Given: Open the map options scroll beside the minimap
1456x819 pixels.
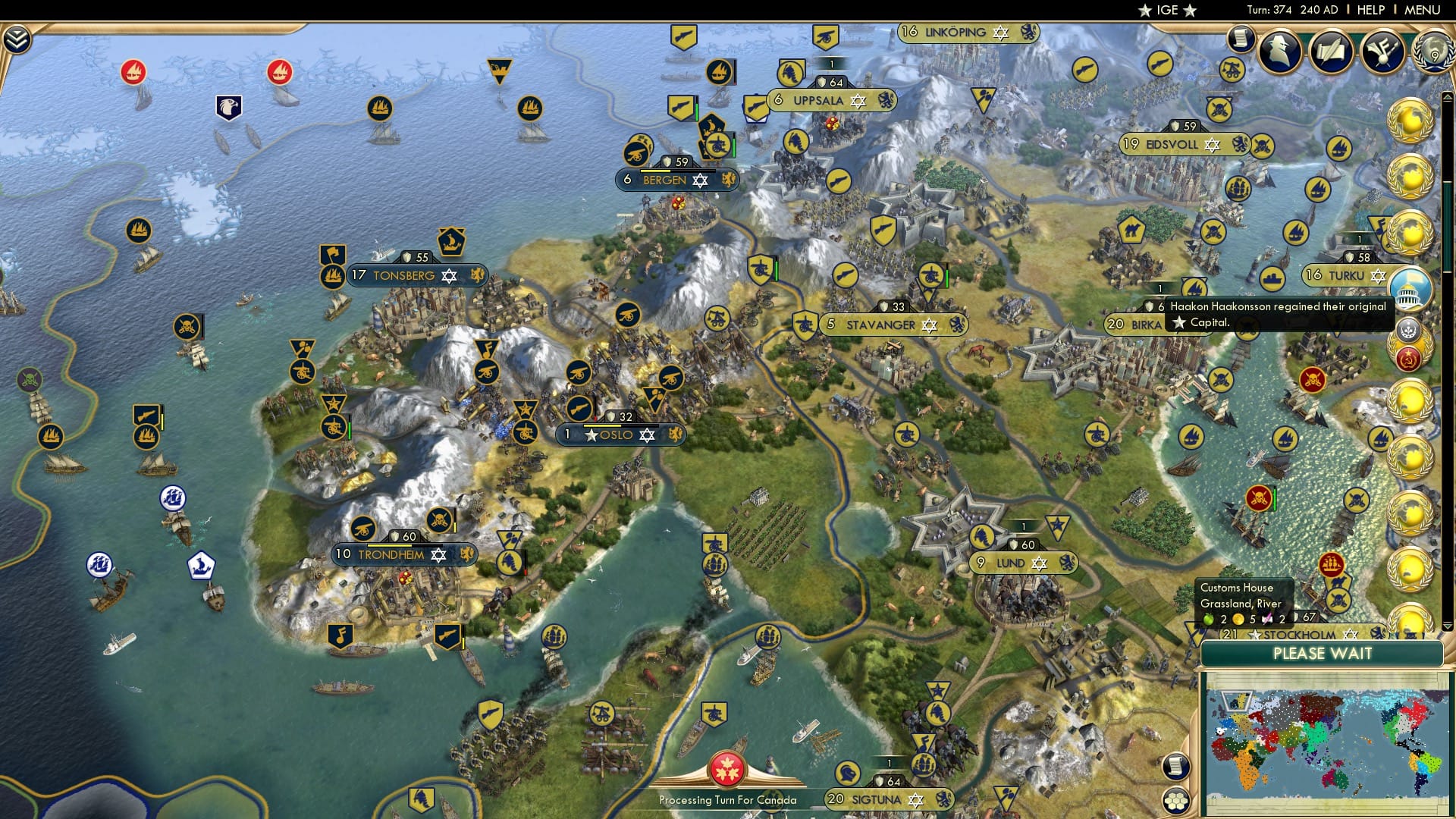Looking at the screenshot, I should point(1175,766).
